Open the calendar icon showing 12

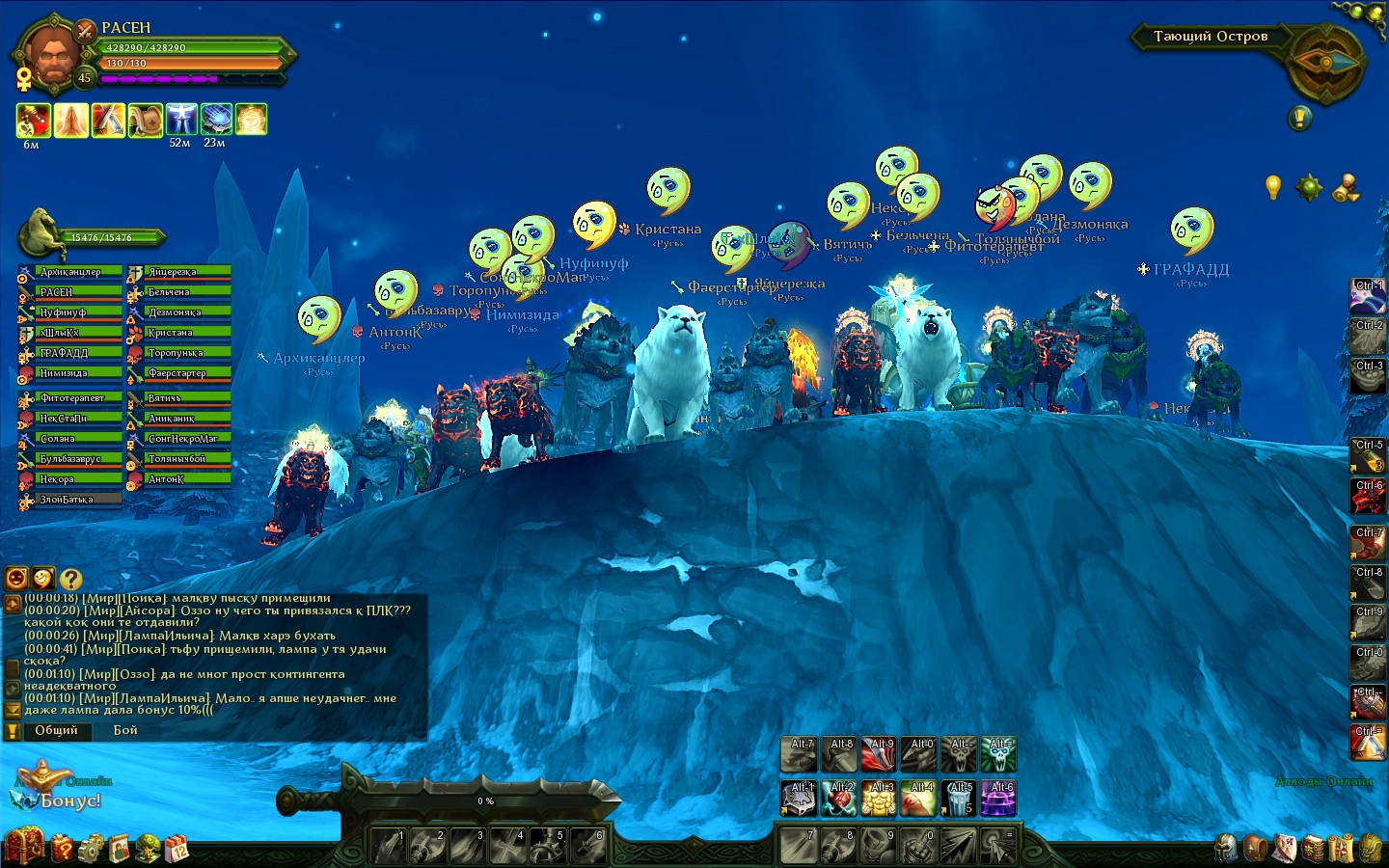click(177, 849)
